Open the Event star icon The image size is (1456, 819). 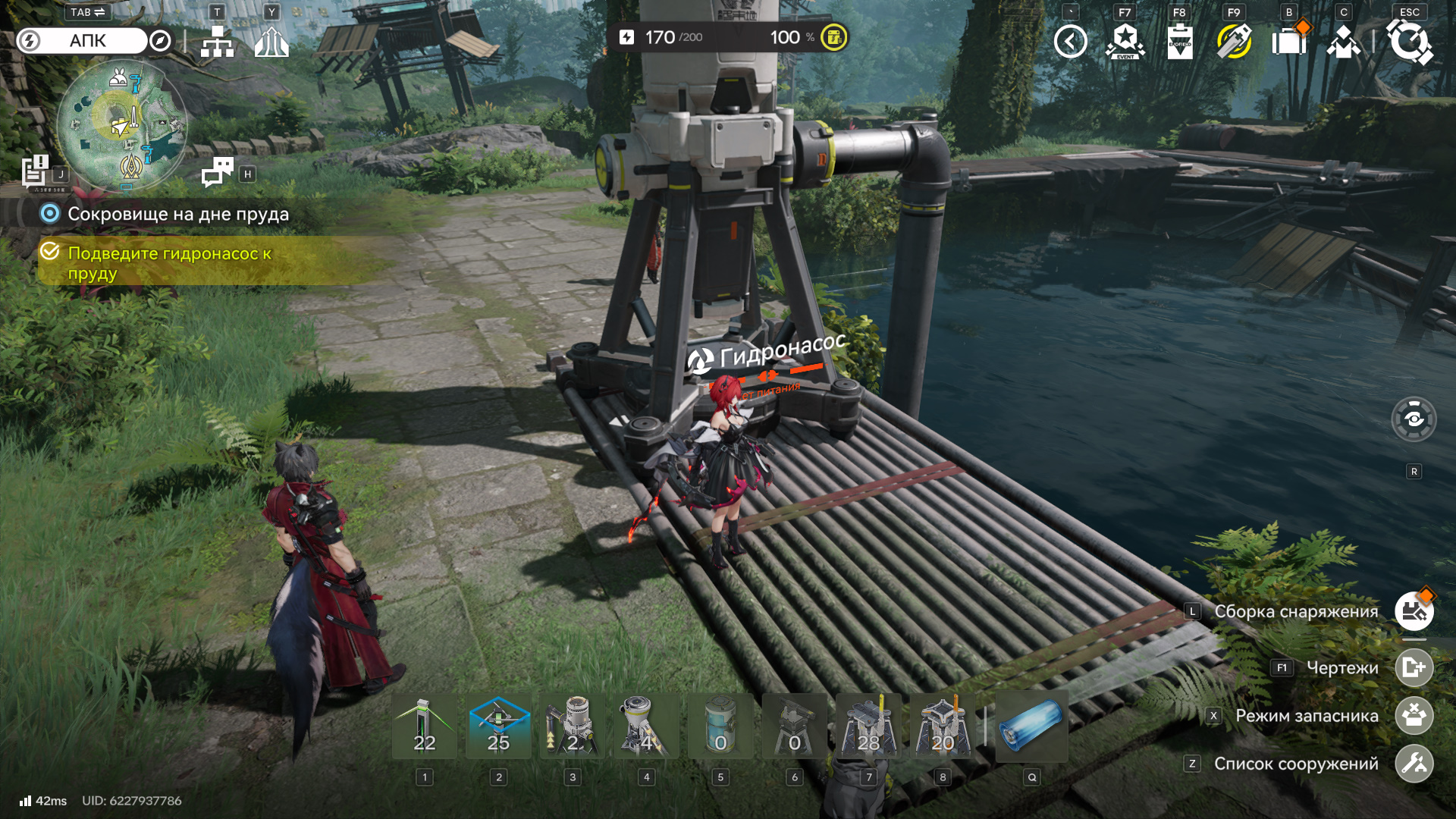pos(1125,42)
